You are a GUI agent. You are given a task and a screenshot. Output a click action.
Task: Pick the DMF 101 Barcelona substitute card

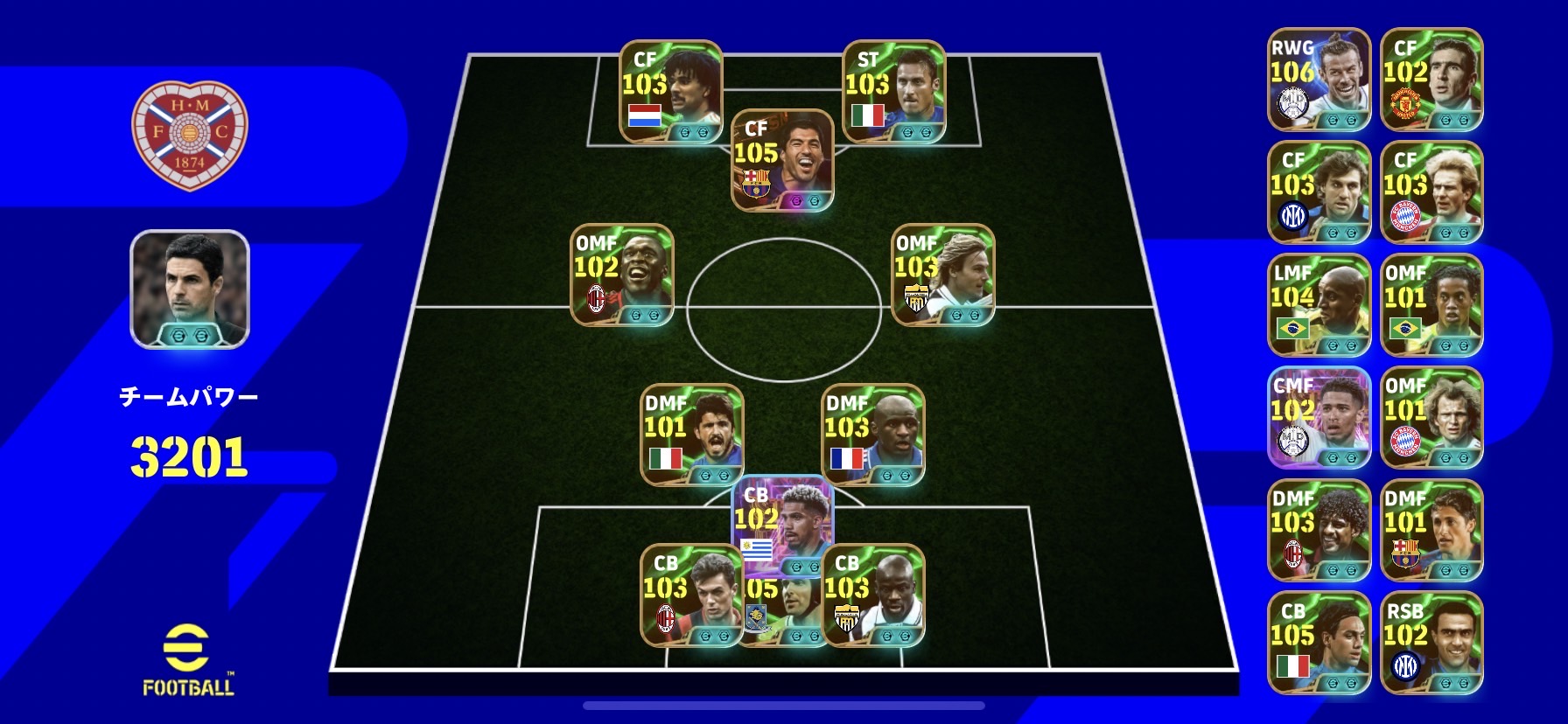coord(1431,530)
